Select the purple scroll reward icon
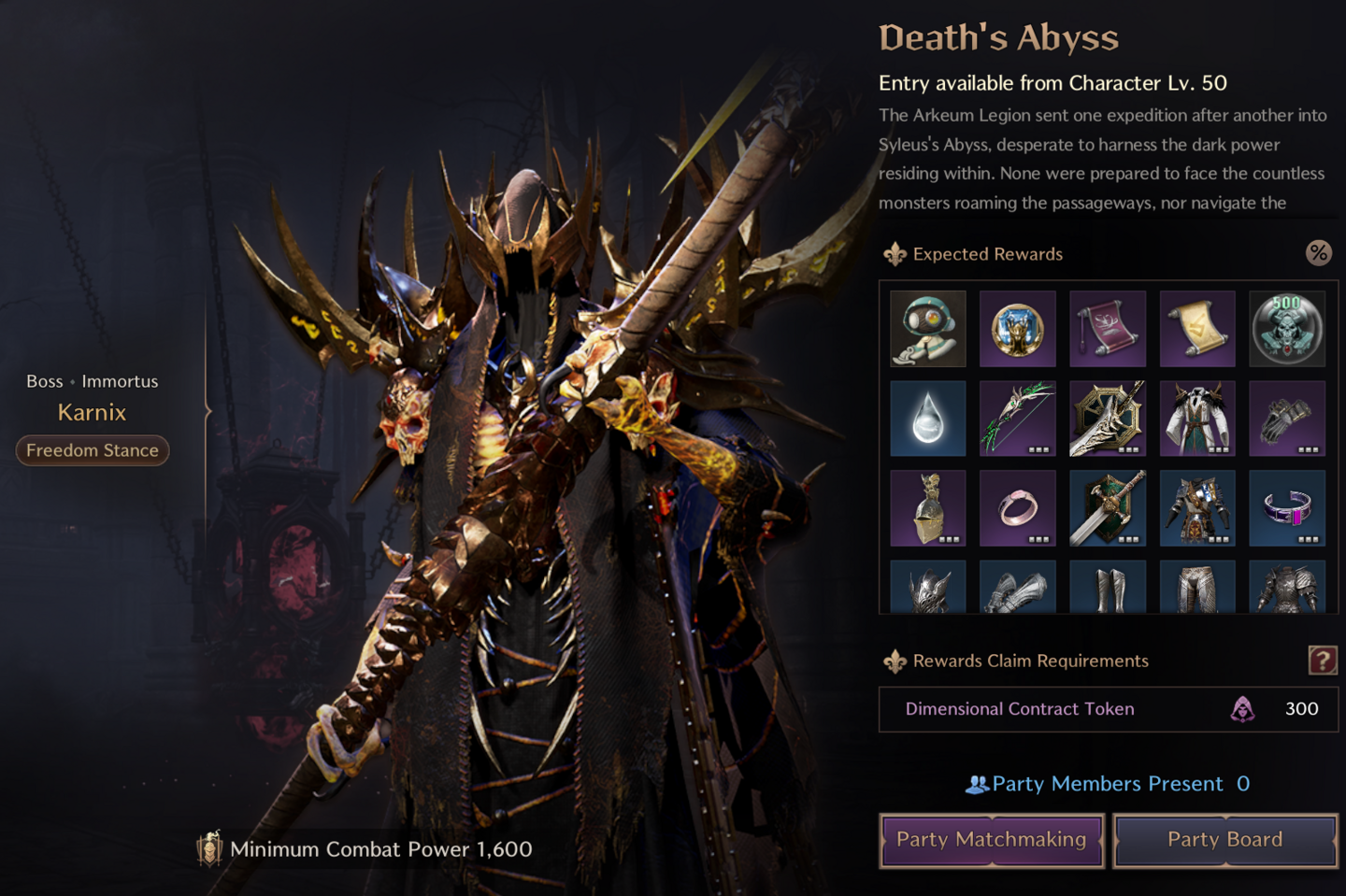 point(1108,329)
